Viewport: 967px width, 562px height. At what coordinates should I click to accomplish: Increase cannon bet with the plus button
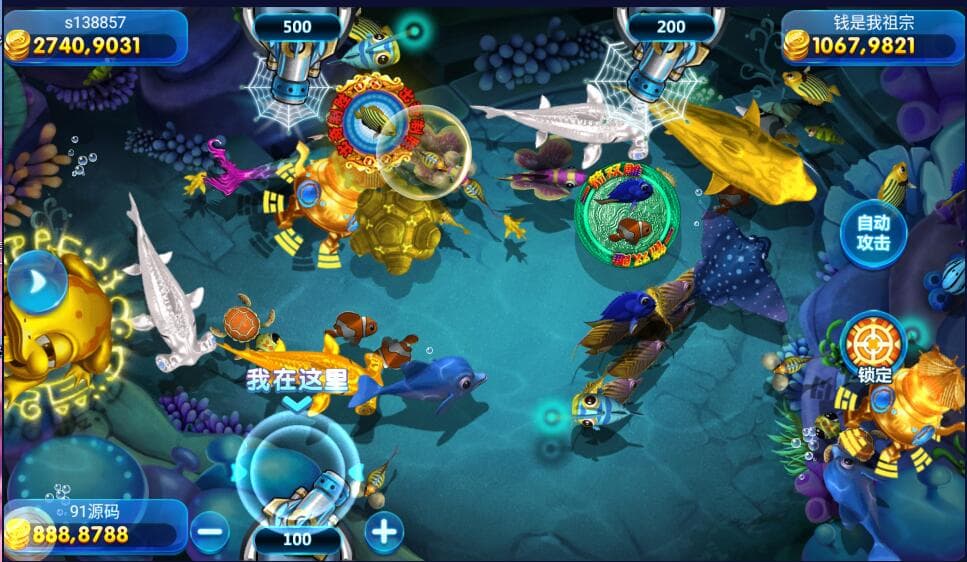[384, 530]
